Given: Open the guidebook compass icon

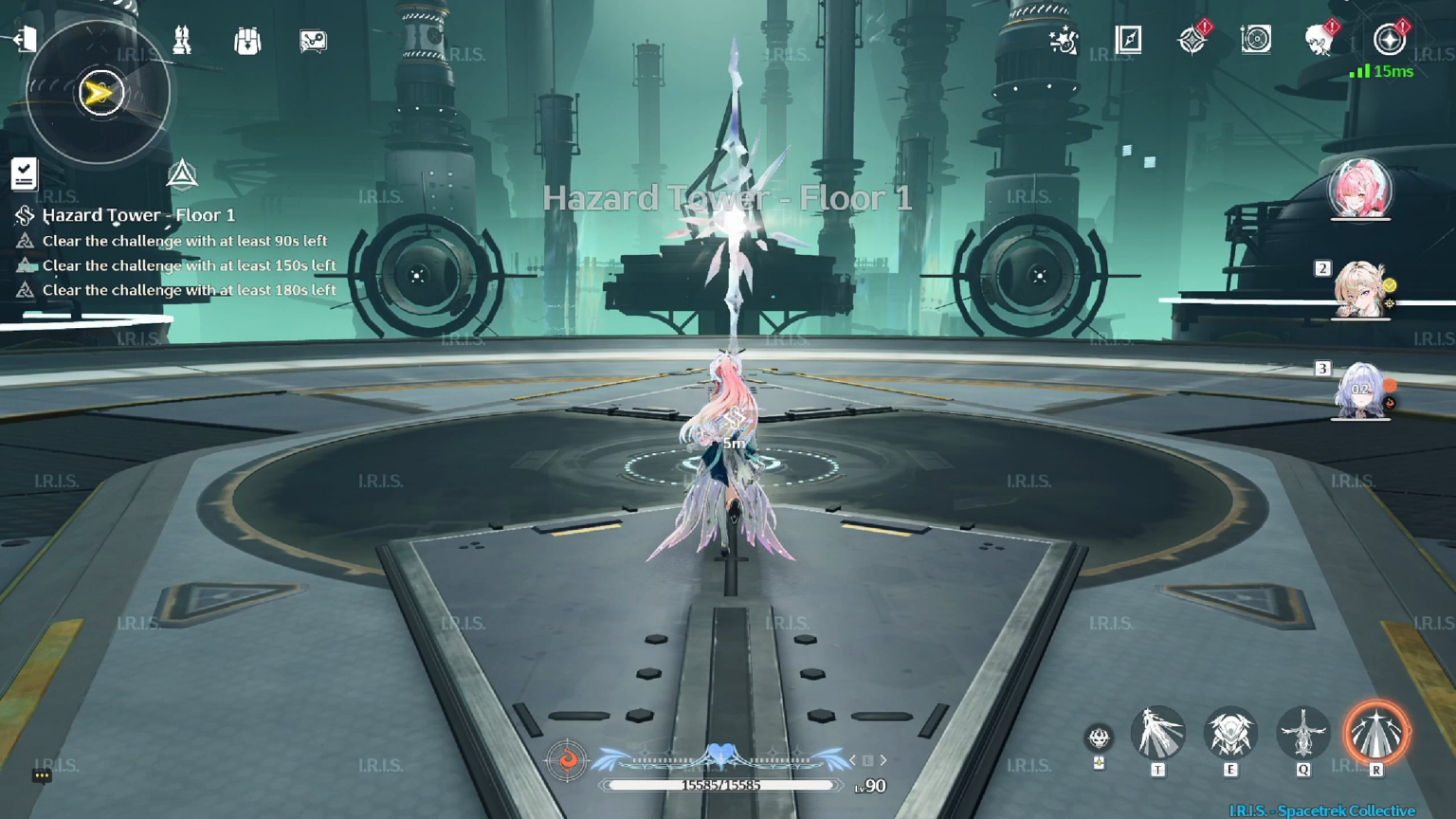Looking at the screenshot, I should [1128, 40].
